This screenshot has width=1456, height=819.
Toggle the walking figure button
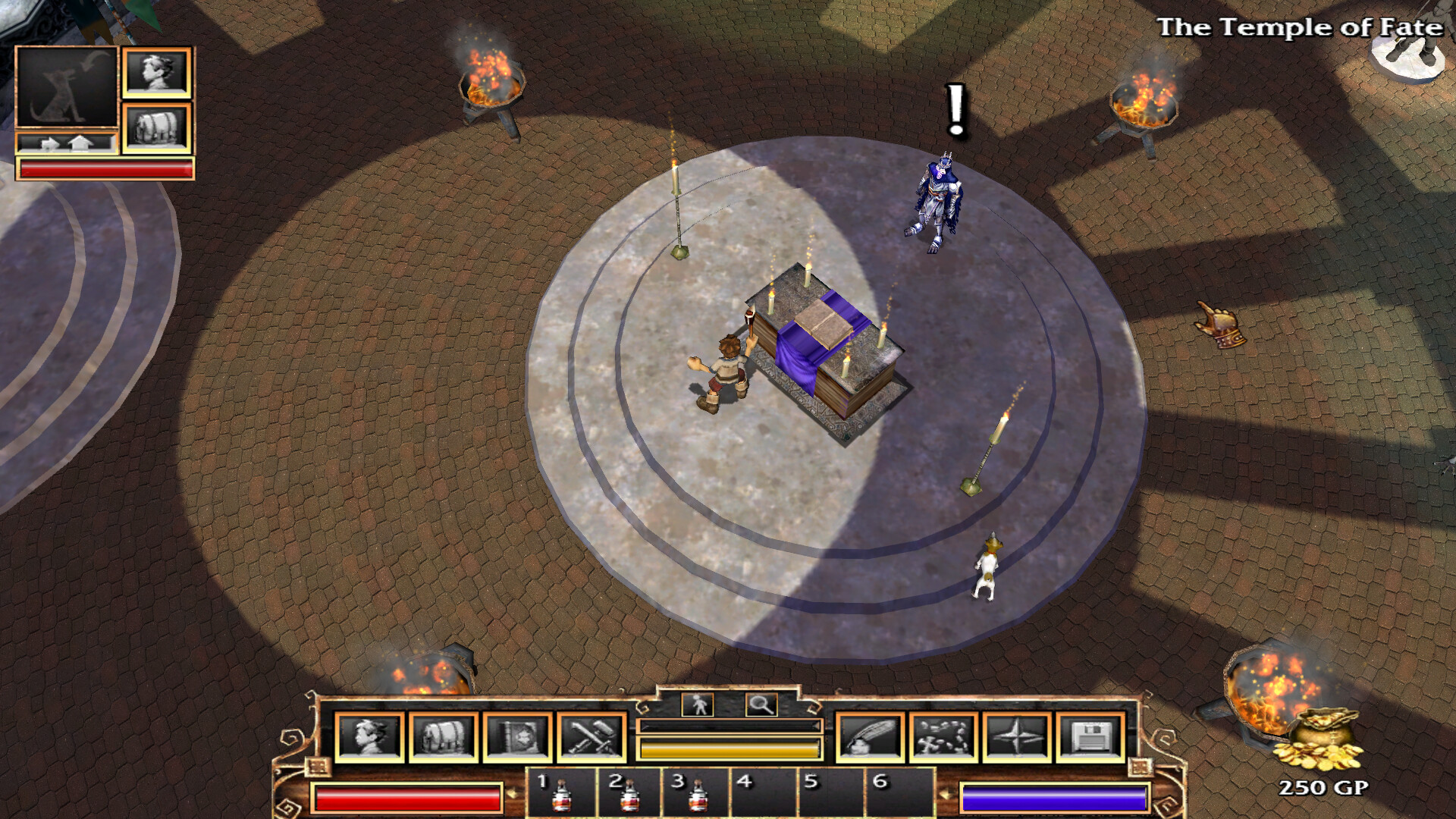698,704
